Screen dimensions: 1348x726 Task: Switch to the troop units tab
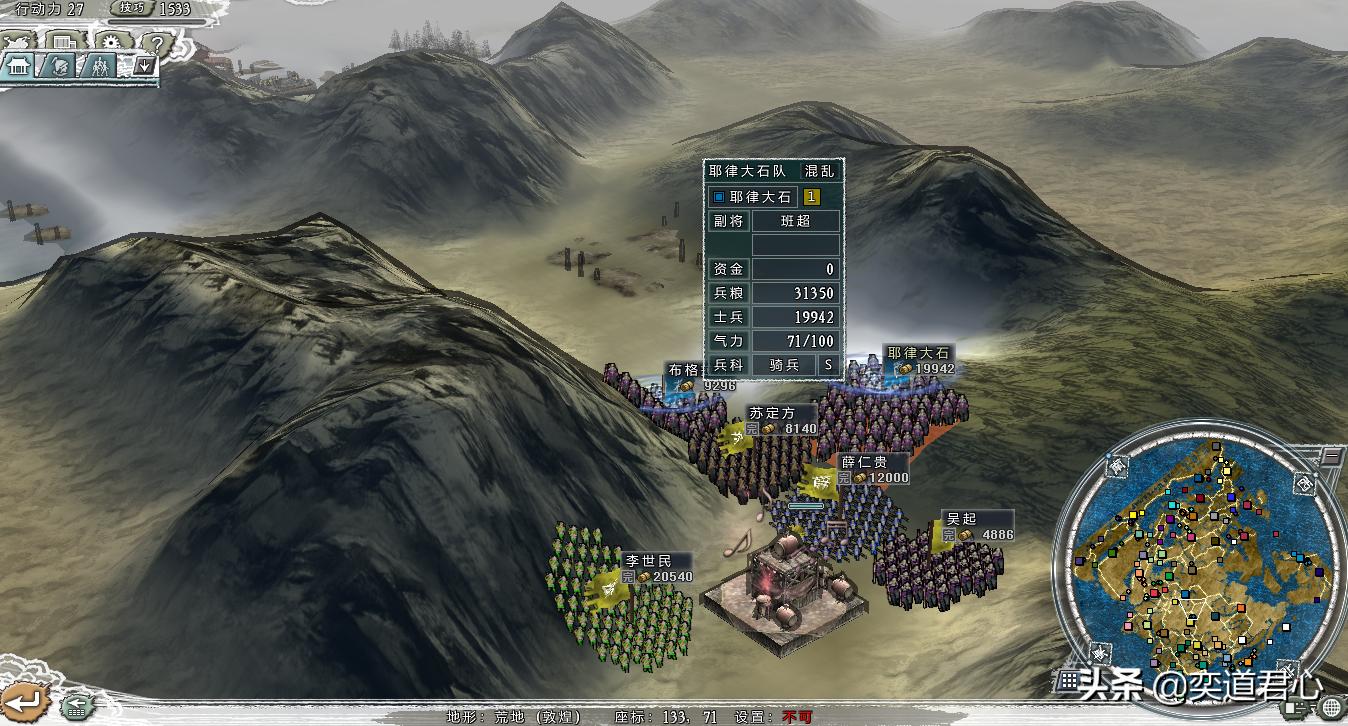pos(98,67)
